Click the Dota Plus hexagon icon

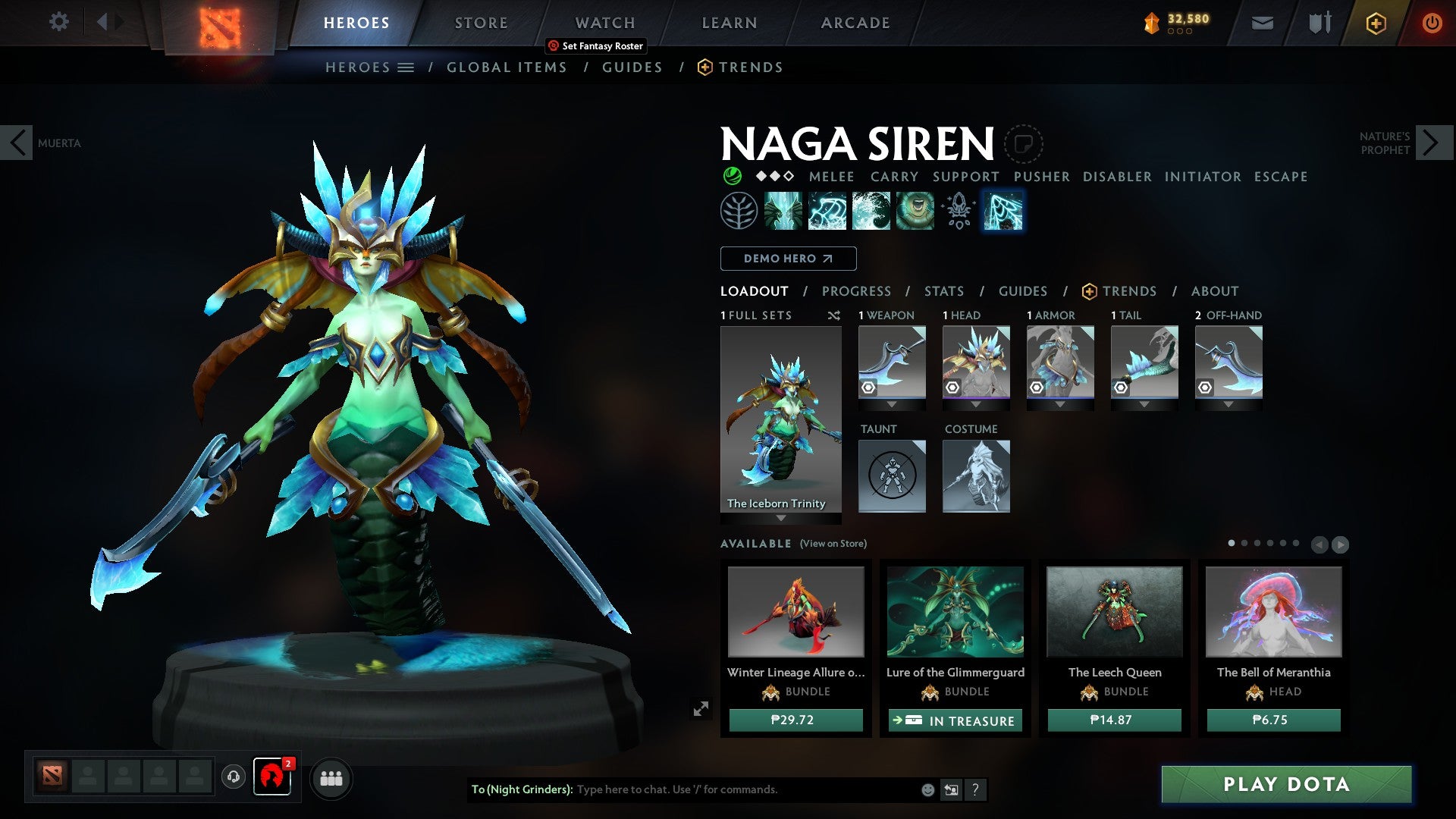coord(1376,23)
